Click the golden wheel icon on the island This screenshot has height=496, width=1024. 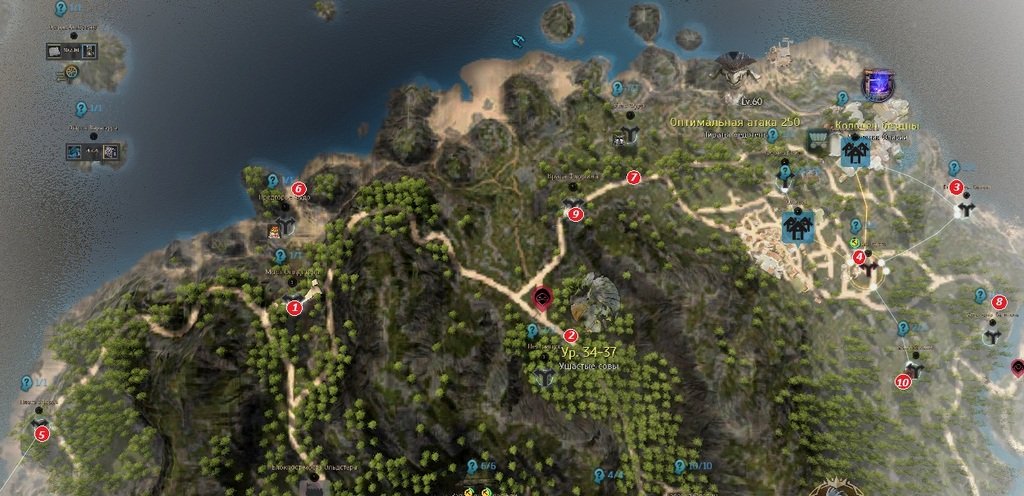click(70, 72)
